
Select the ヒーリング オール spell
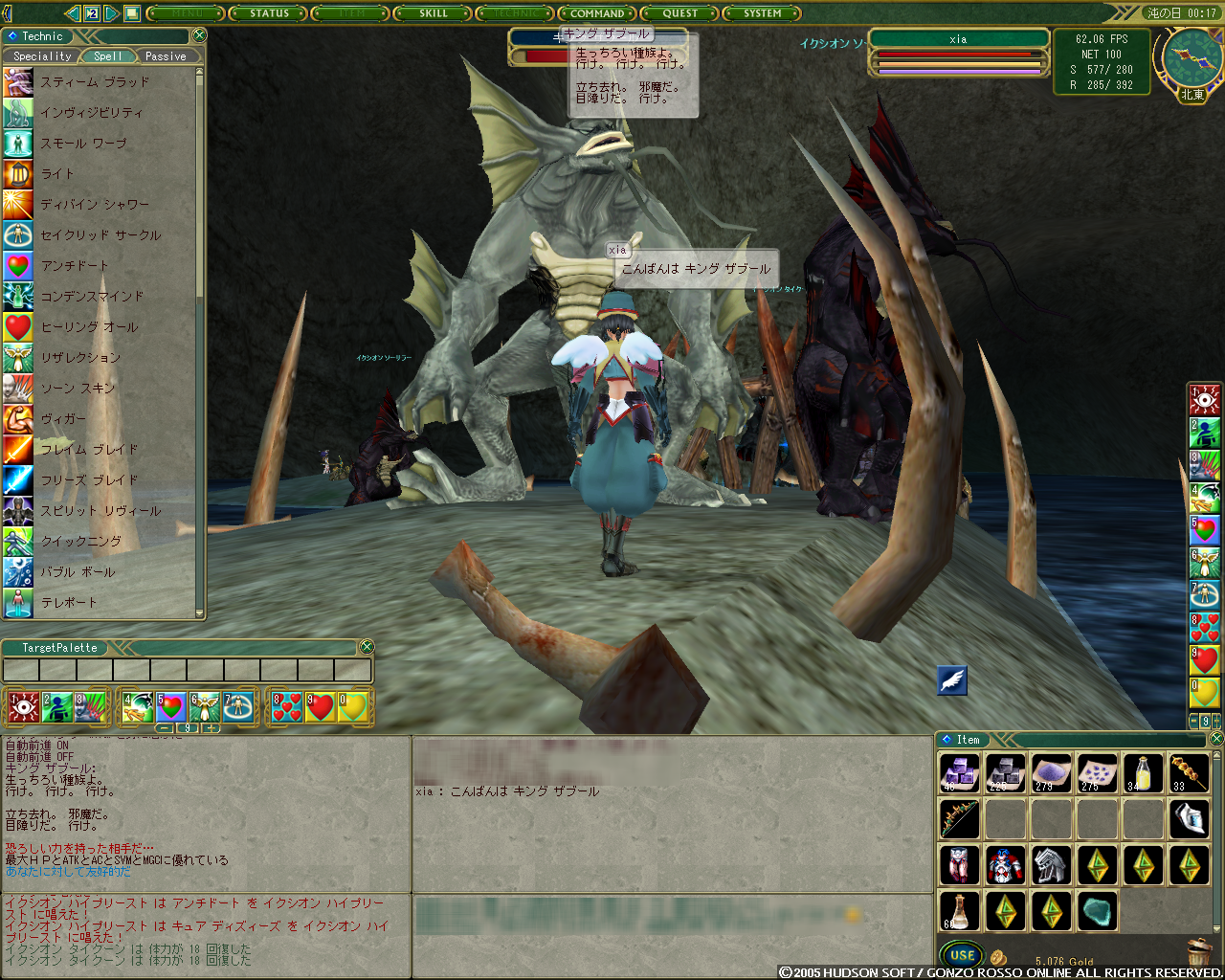point(90,327)
